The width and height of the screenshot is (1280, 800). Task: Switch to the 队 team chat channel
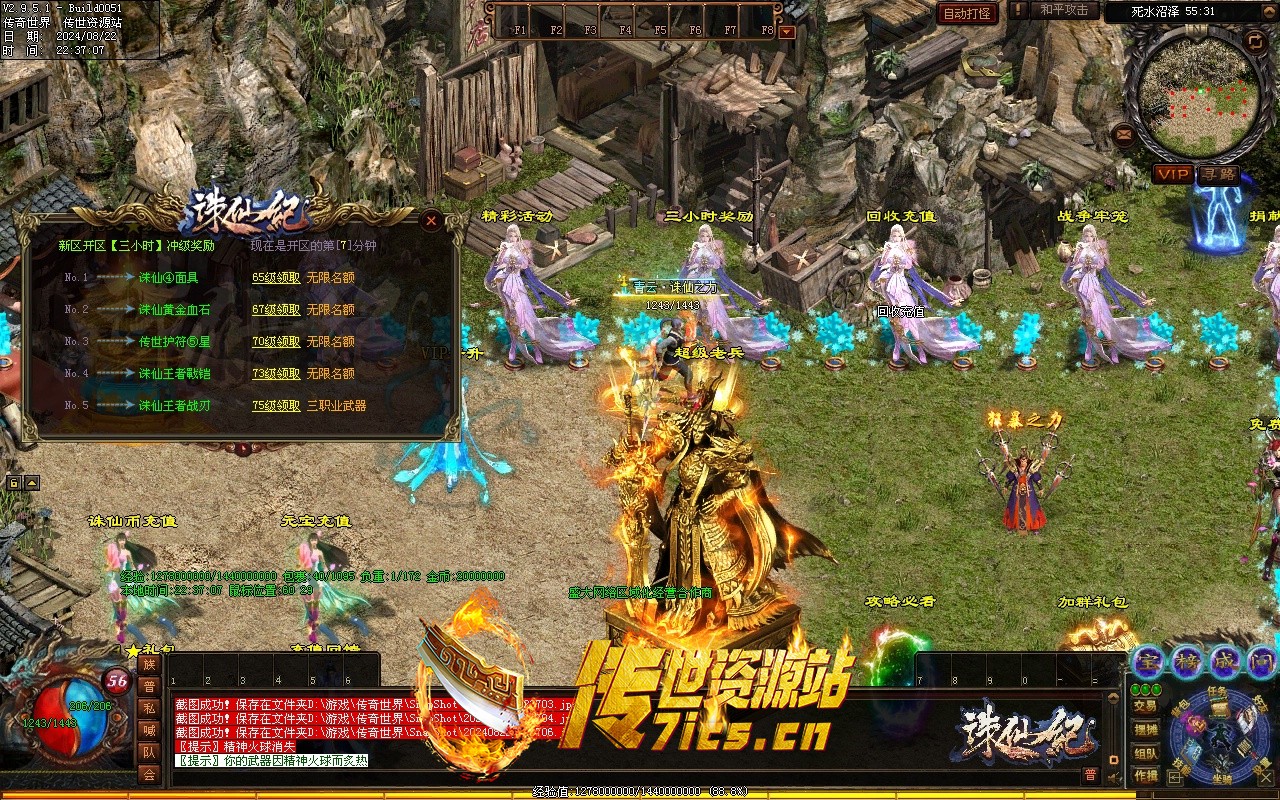(149, 752)
